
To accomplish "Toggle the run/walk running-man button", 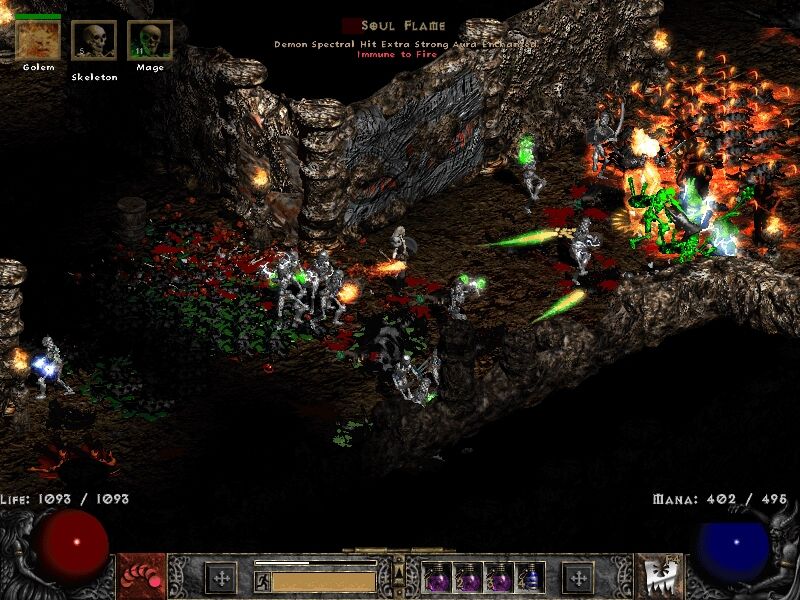I will coord(262,579).
